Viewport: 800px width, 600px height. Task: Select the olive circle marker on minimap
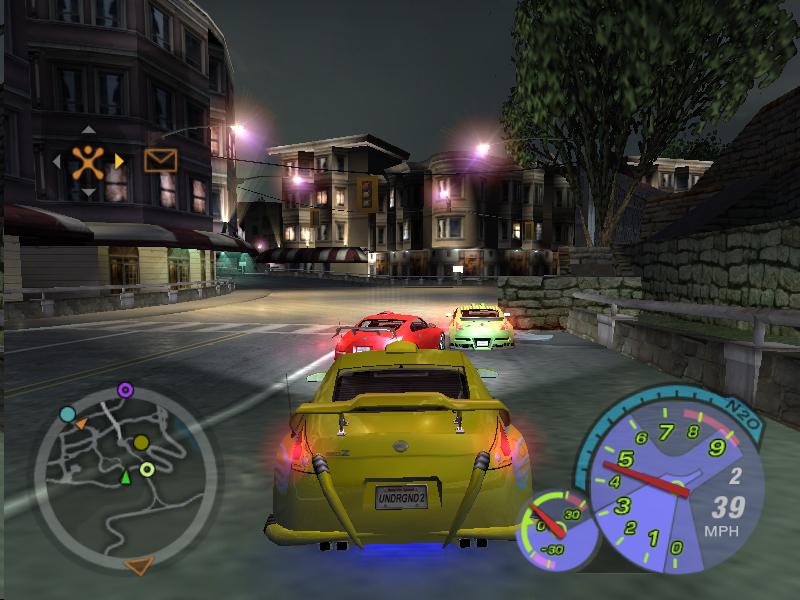141,442
